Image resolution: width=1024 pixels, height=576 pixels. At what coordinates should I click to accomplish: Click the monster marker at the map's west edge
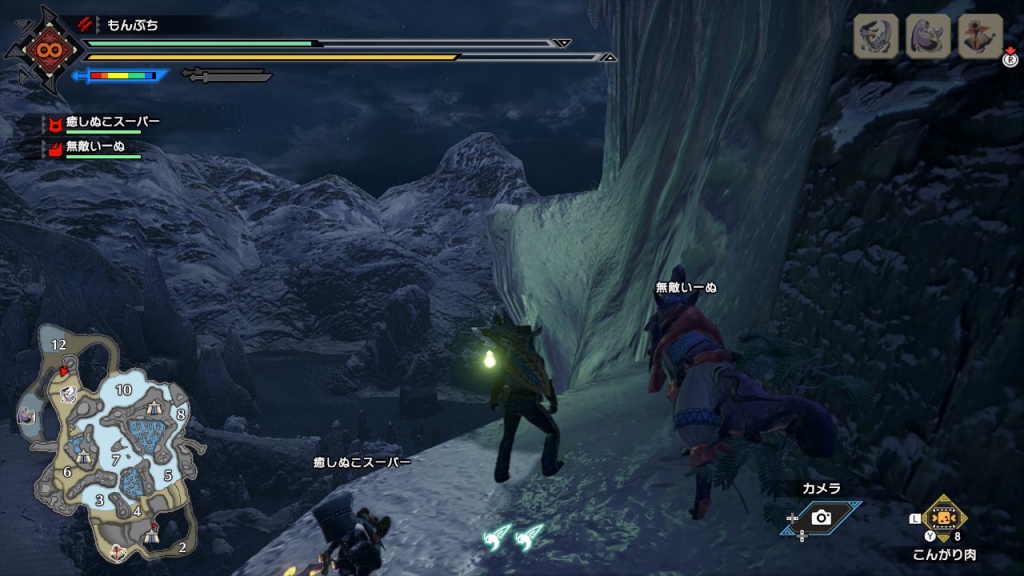[25, 415]
